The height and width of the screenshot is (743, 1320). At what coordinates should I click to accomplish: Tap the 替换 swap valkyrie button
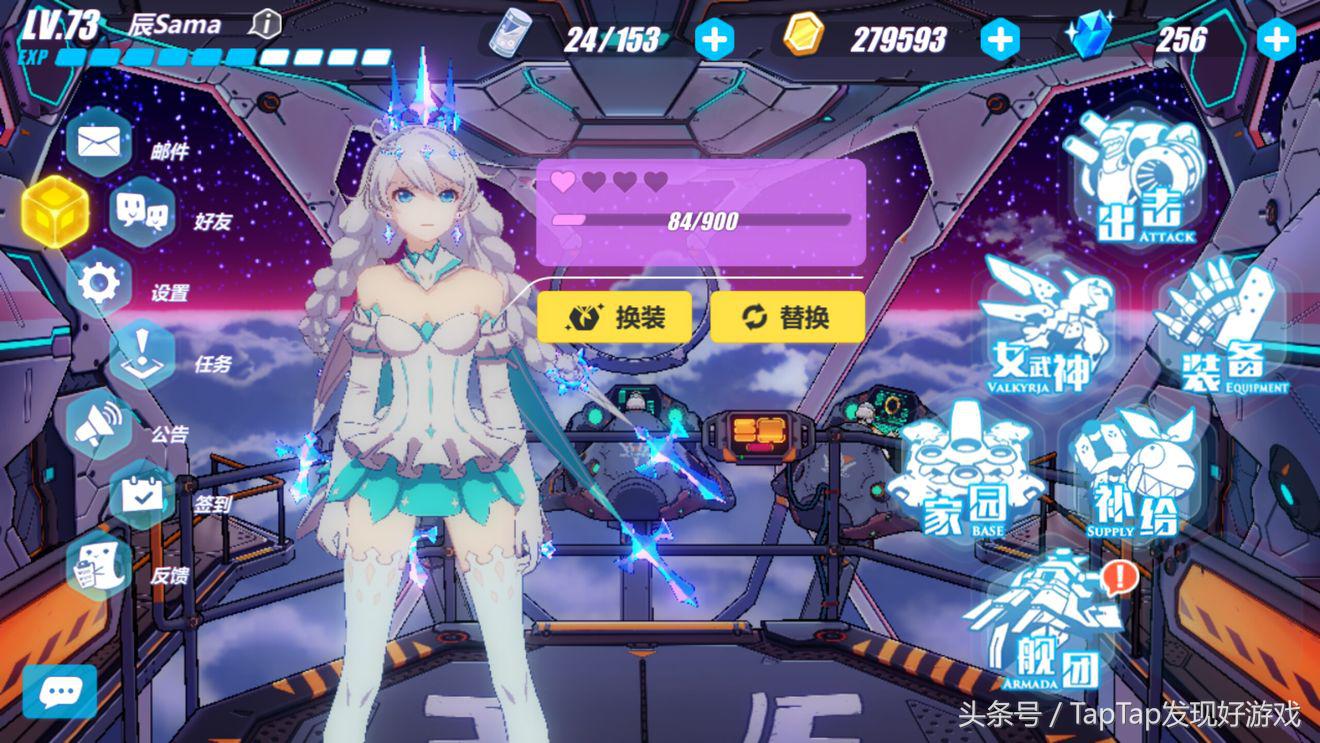point(787,317)
